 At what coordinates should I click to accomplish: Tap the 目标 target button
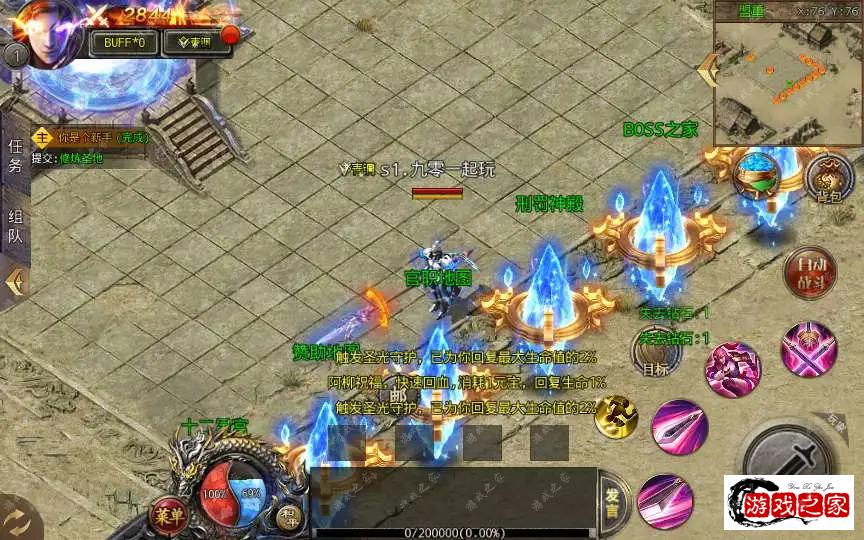coord(655,352)
